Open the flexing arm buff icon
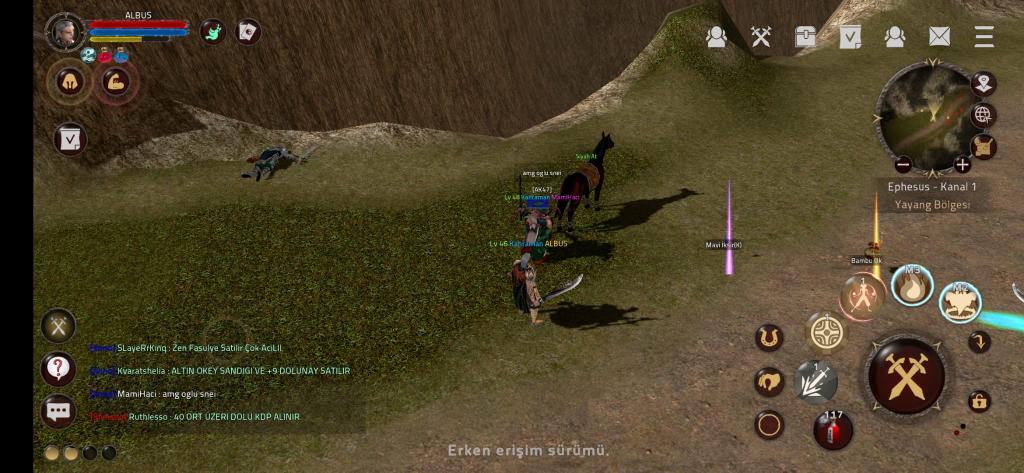1024x473 pixels. (x=117, y=81)
